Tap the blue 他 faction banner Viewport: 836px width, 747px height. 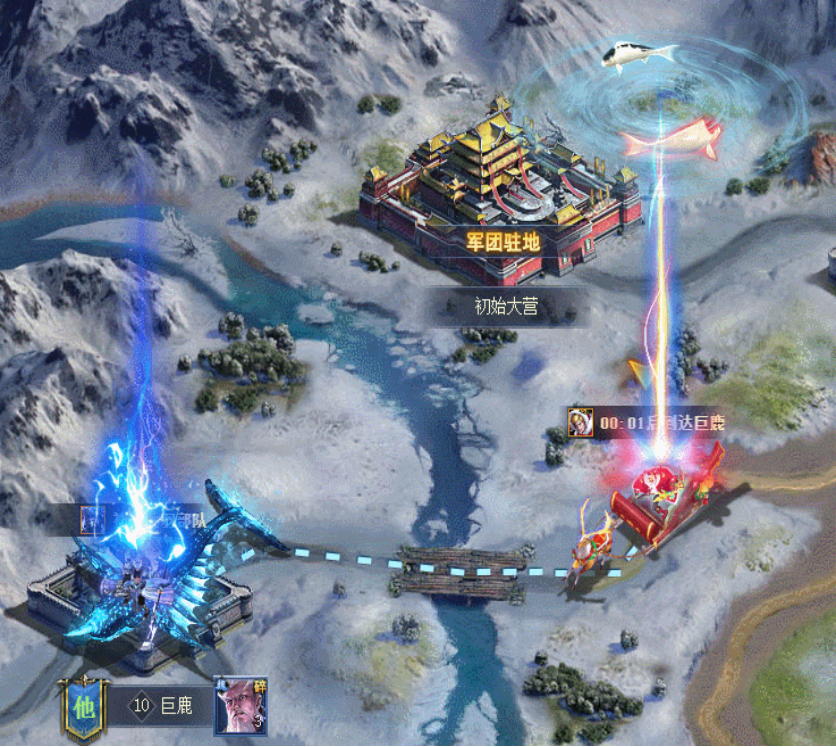click(82, 706)
